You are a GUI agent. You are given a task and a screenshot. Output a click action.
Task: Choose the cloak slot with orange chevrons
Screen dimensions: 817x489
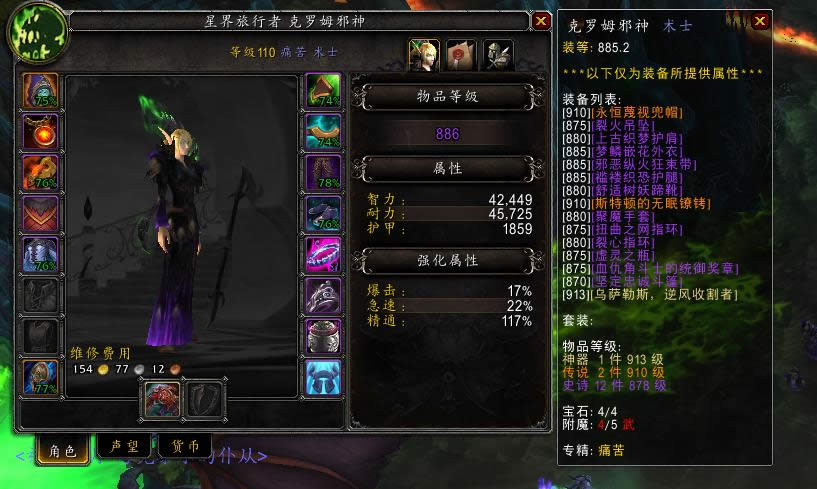(x=40, y=213)
